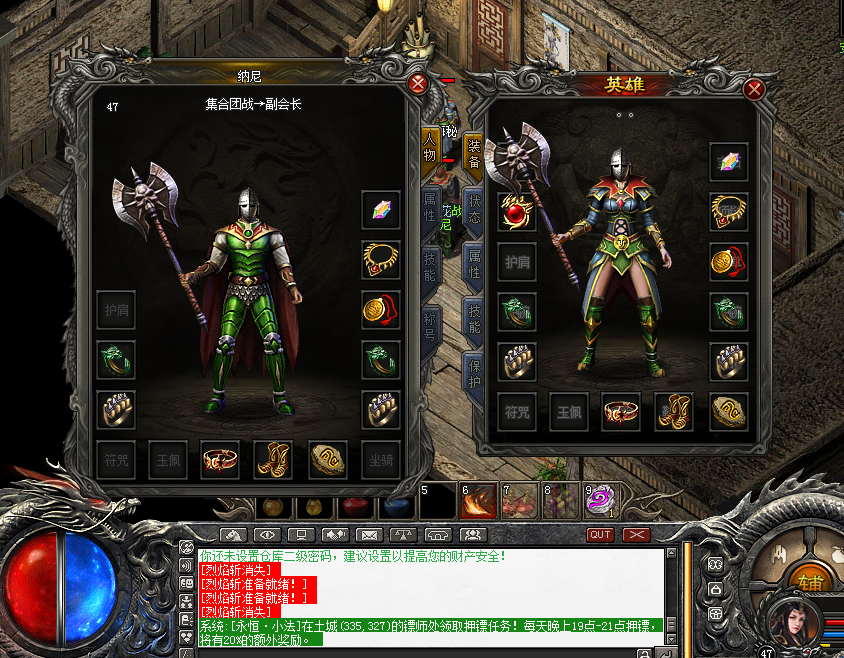844x658 pixels.
Task: Close the 英雄 hero panel
Action: click(755, 90)
